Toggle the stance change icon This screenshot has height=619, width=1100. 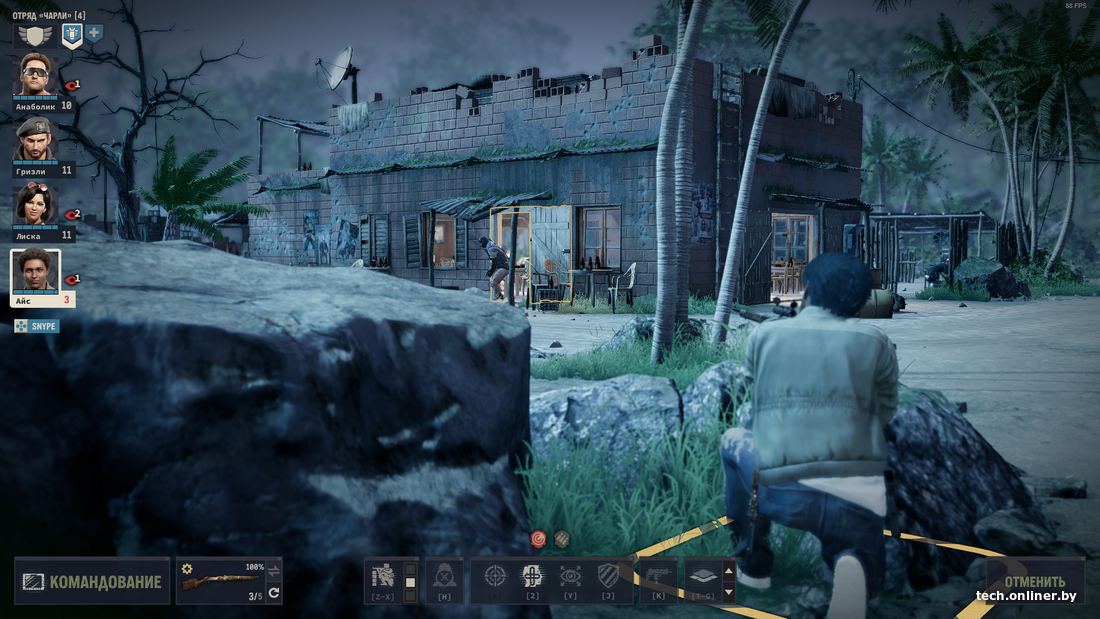(x=384, y=577)
